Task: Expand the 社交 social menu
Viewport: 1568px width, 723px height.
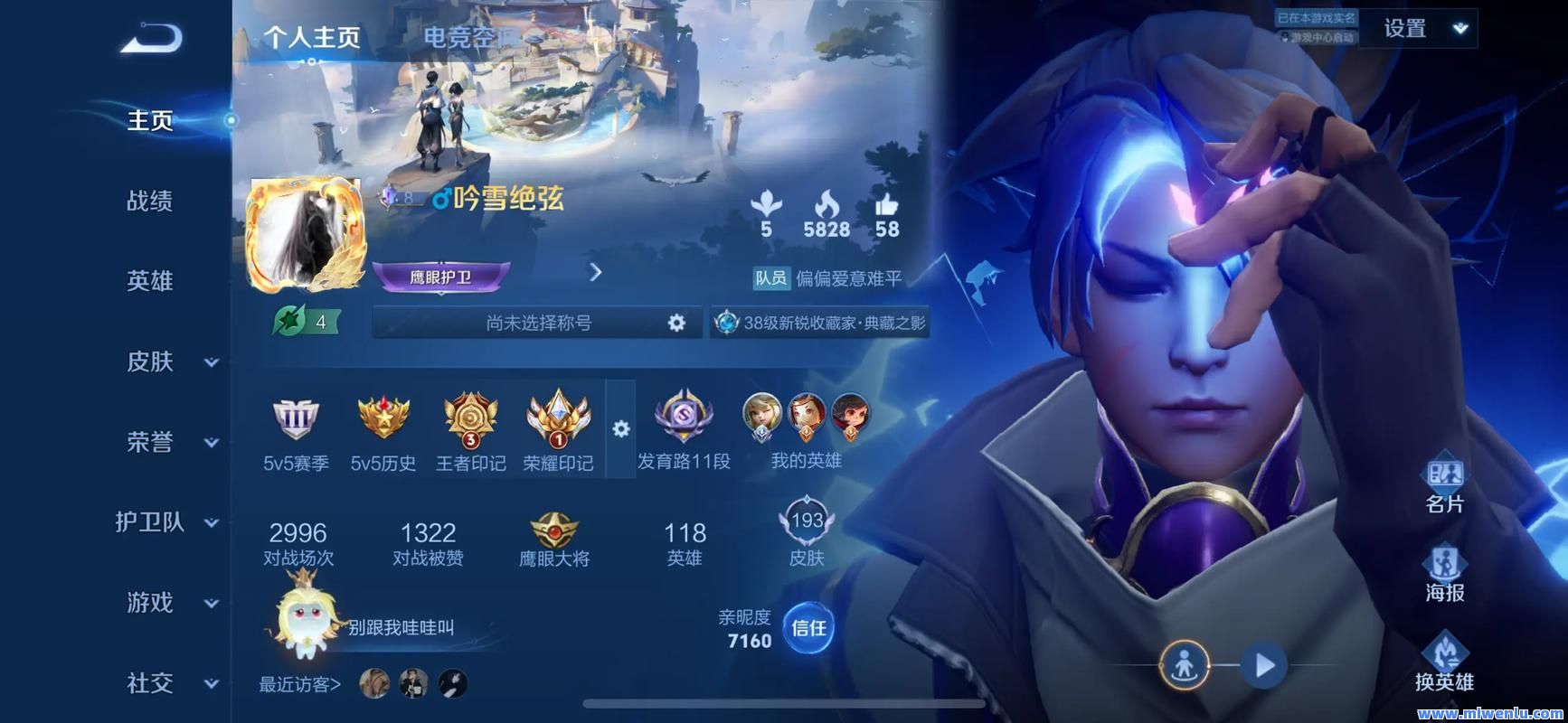Action: coord(170,683)
